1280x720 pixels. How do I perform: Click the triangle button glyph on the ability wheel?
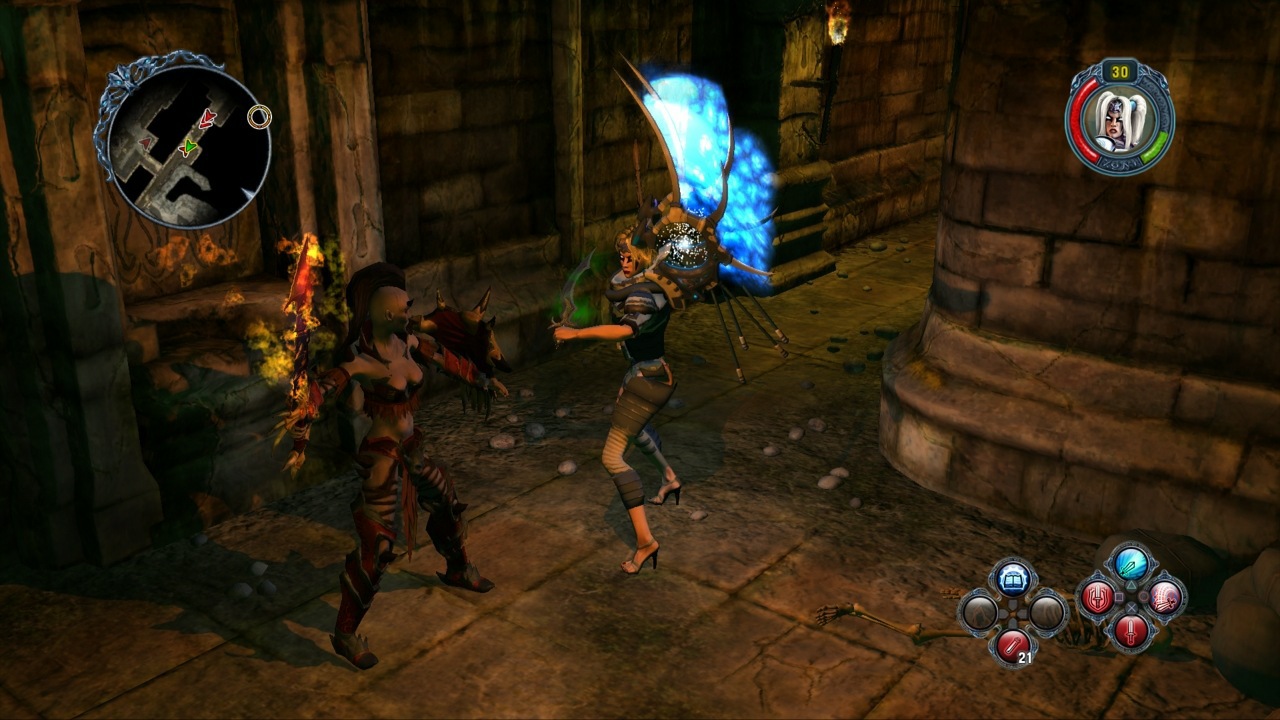tap(1131, 586)
